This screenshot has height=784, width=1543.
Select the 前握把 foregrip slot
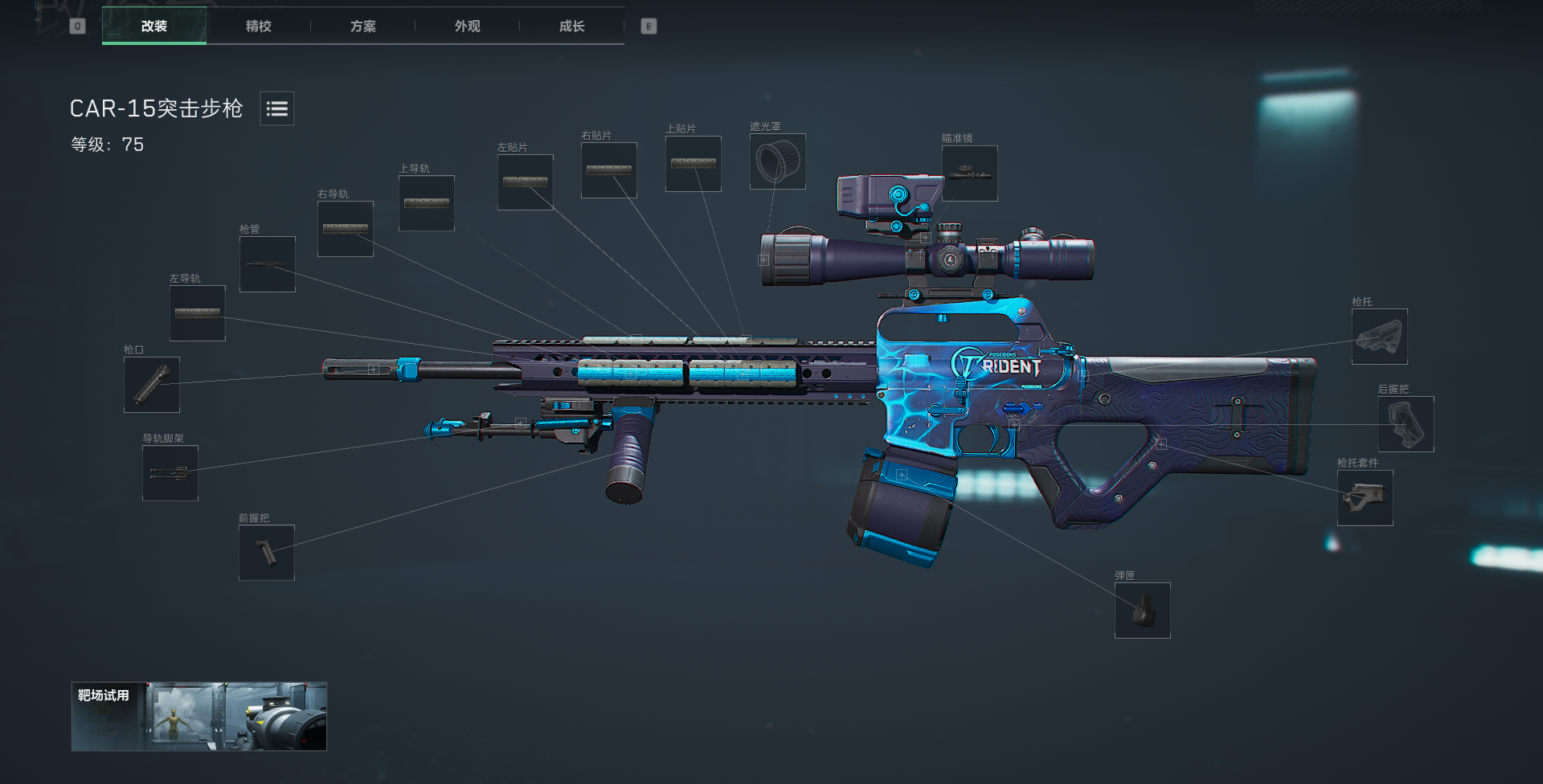click(x=267, y=553)
